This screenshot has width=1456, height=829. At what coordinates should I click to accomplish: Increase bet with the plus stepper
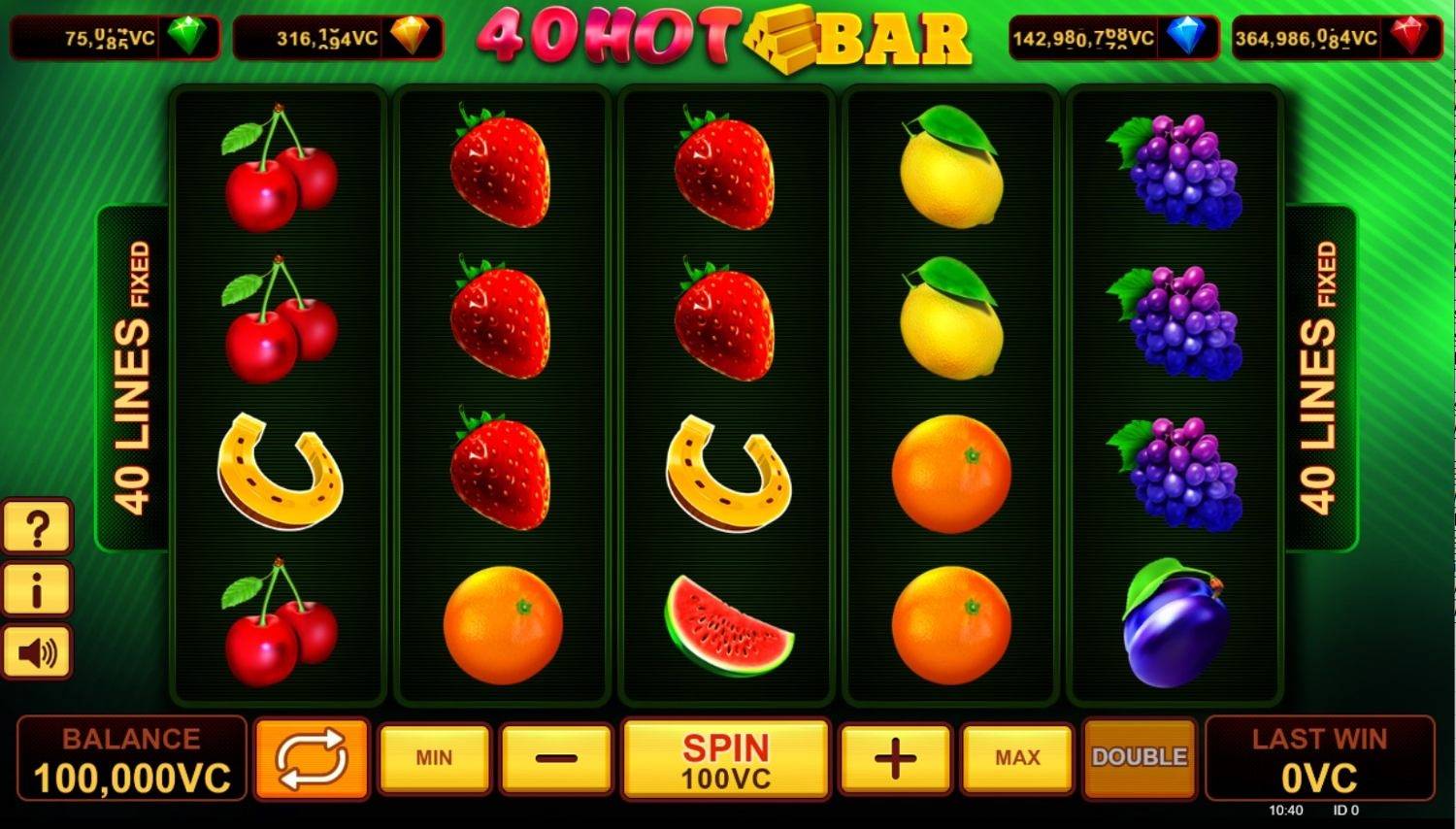pos(892,757)
